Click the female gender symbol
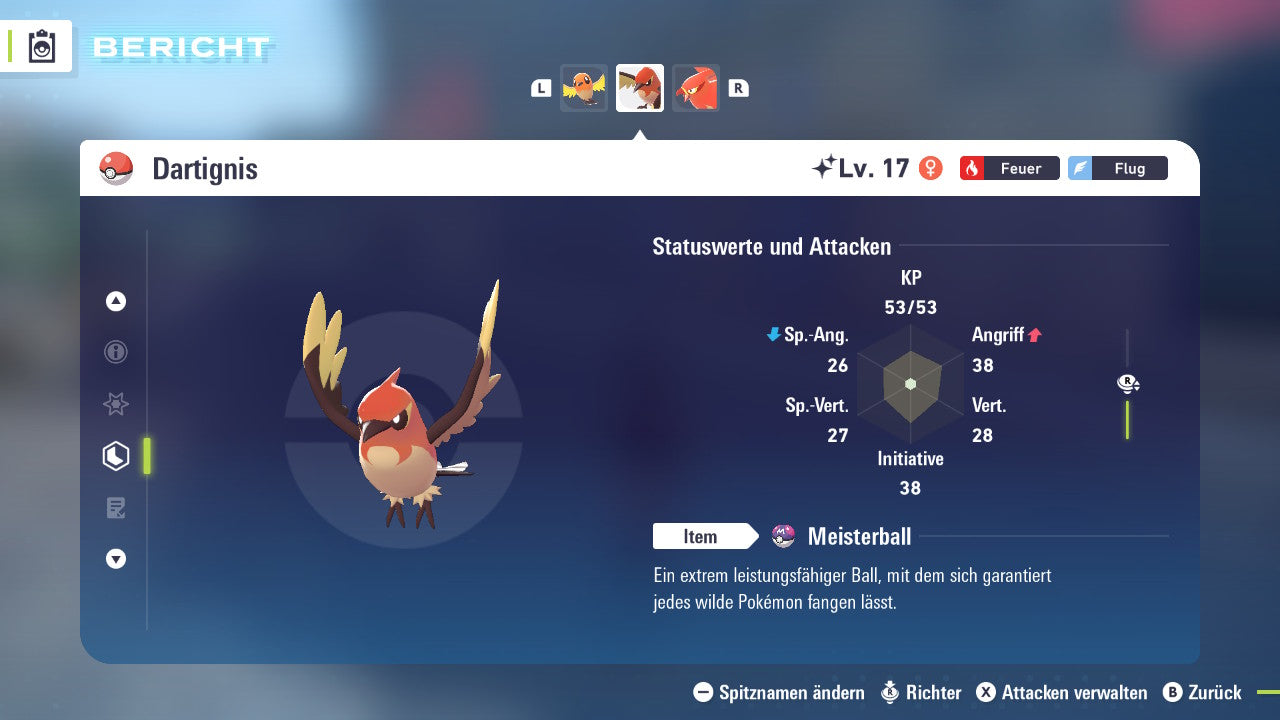 tap(931, 168)
